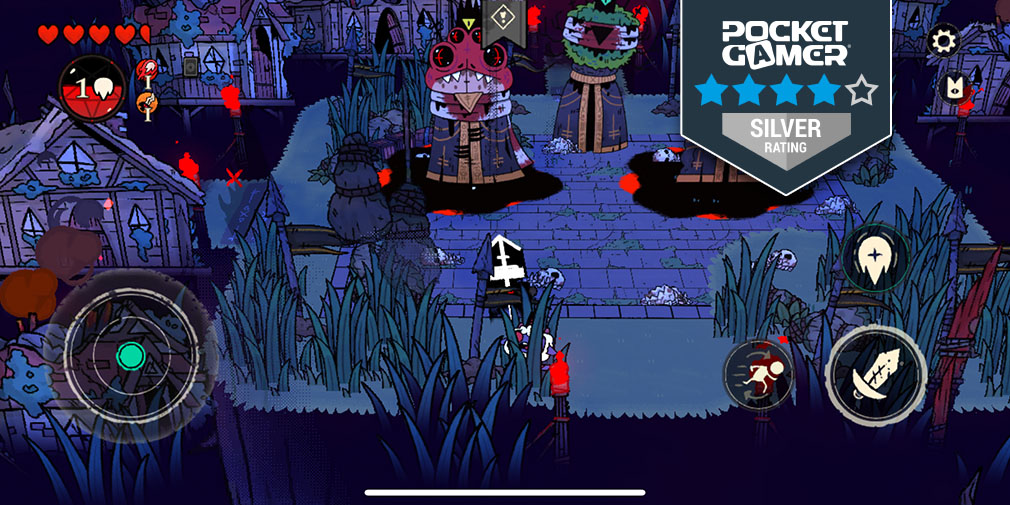Tap the lamb crown icon below the gear
The width and height of the screenshot is (1010, 505).
(955, 88)
